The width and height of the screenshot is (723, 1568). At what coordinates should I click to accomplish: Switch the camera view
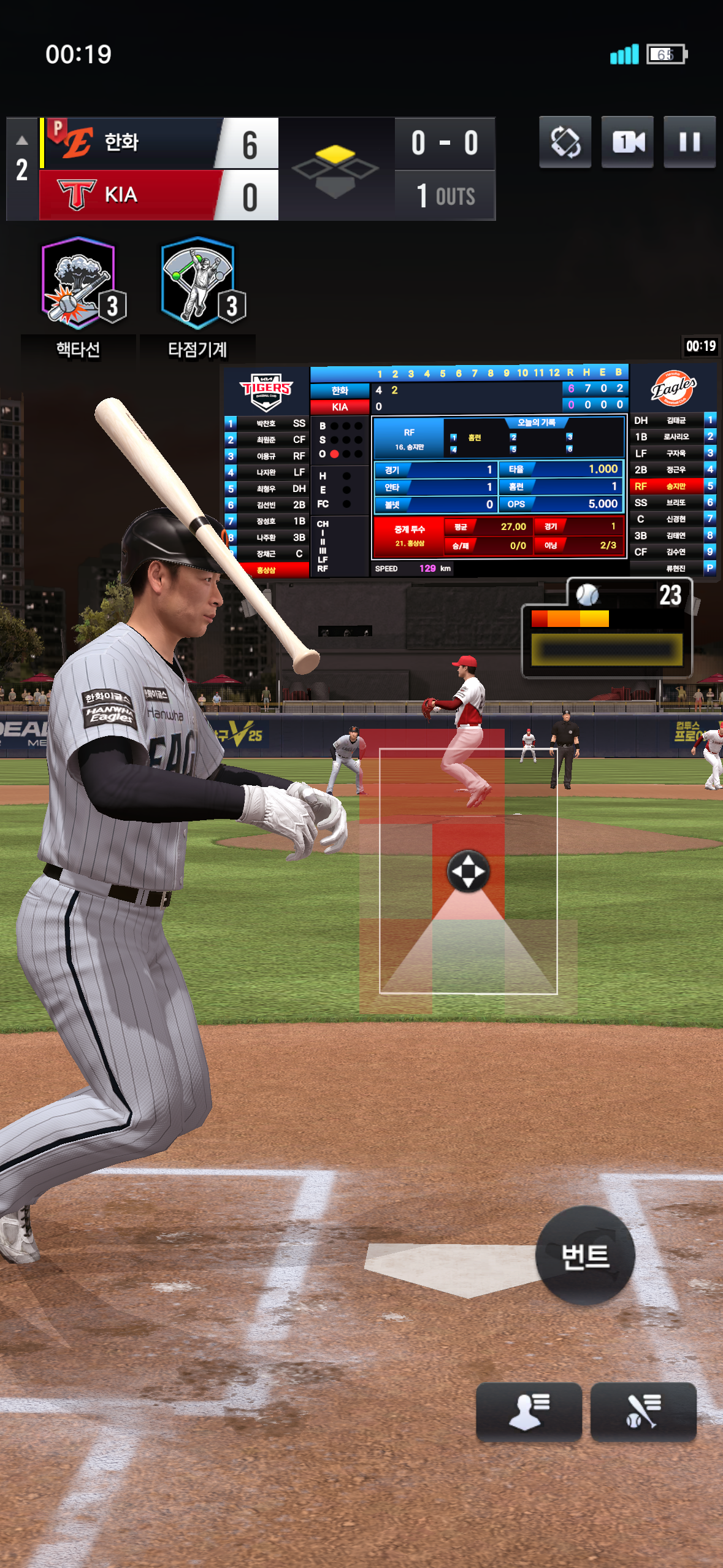627,142
